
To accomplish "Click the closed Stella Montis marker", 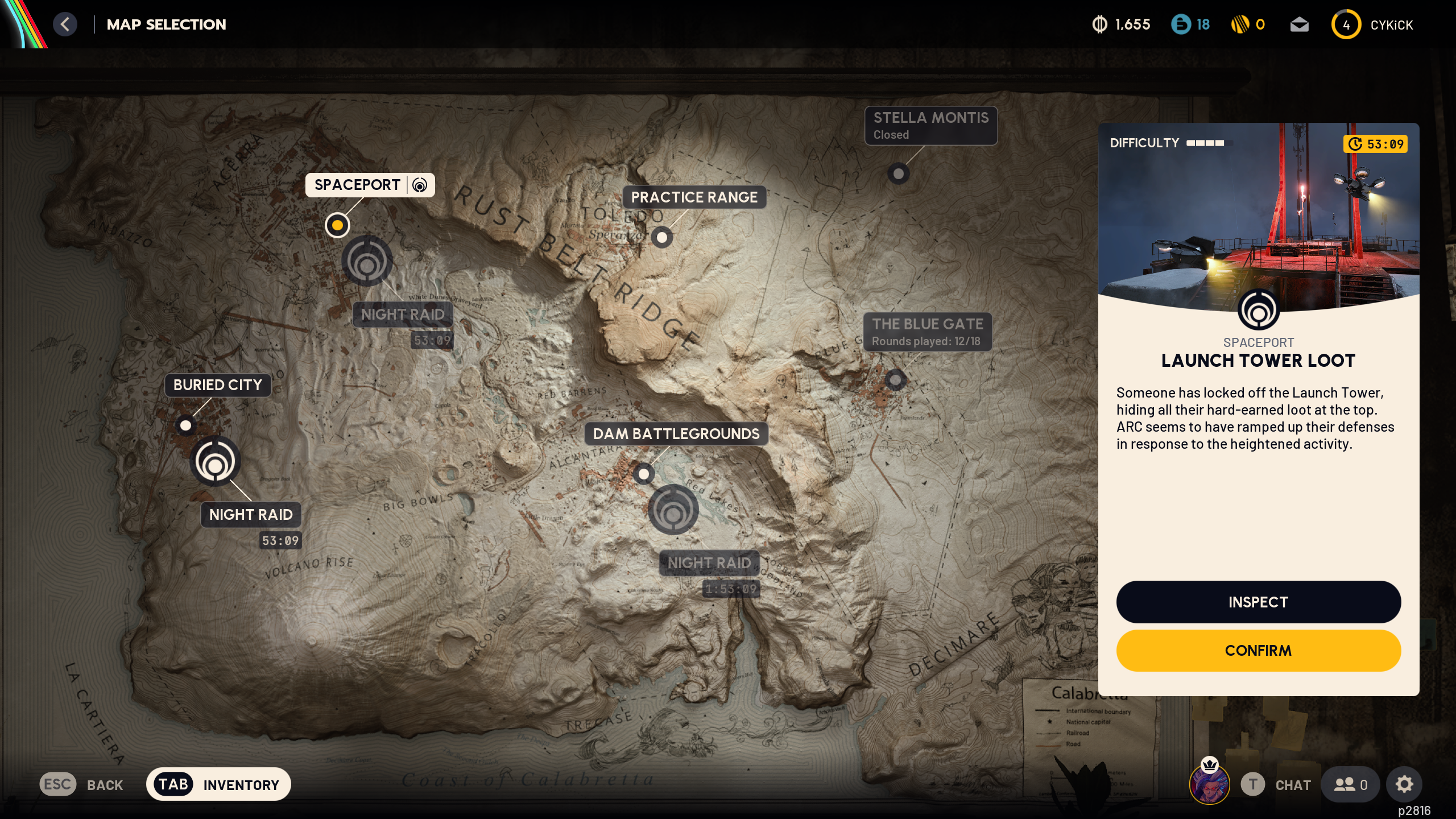I will pos(897,174).
